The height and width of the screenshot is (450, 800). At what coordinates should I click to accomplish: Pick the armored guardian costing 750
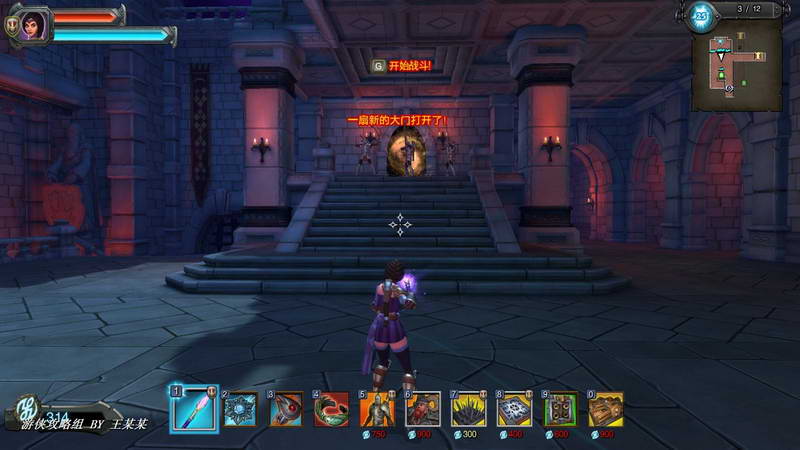378,409
